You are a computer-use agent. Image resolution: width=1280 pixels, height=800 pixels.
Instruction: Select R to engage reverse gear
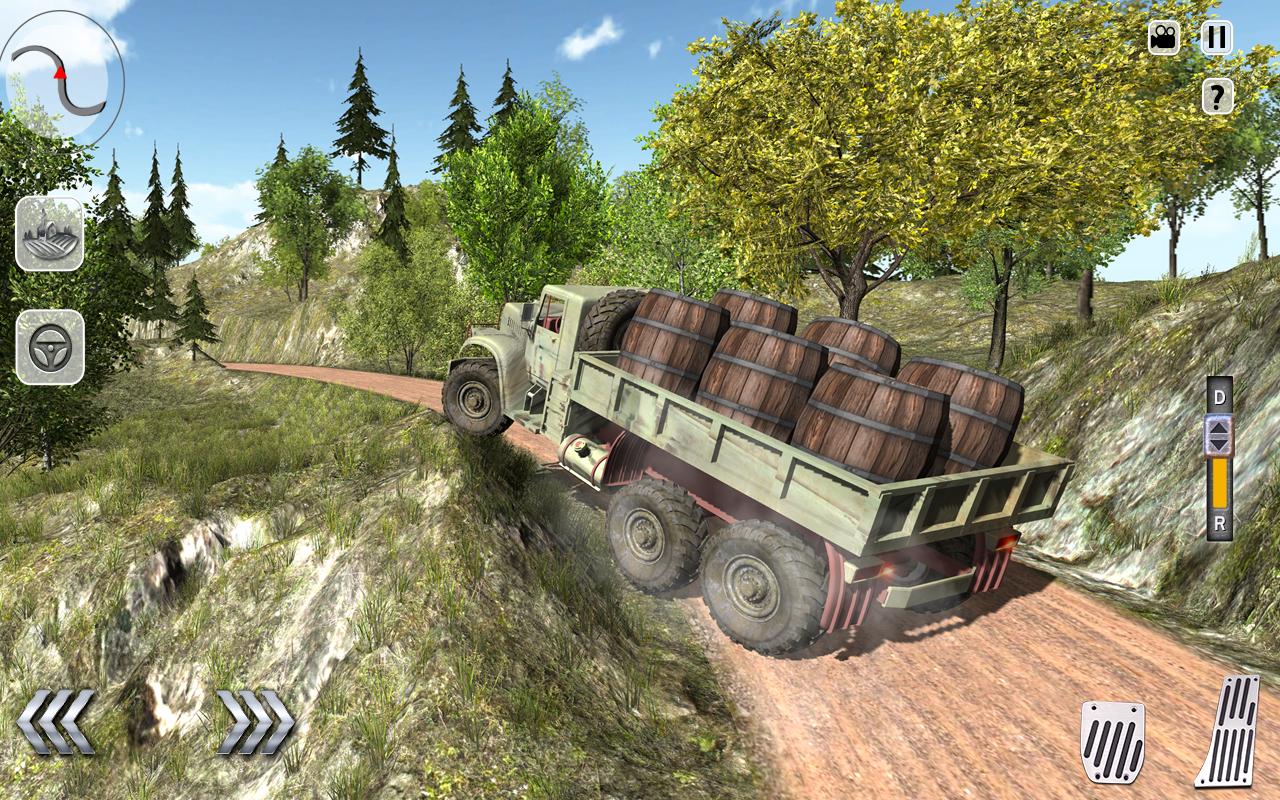coord(1219,521)
